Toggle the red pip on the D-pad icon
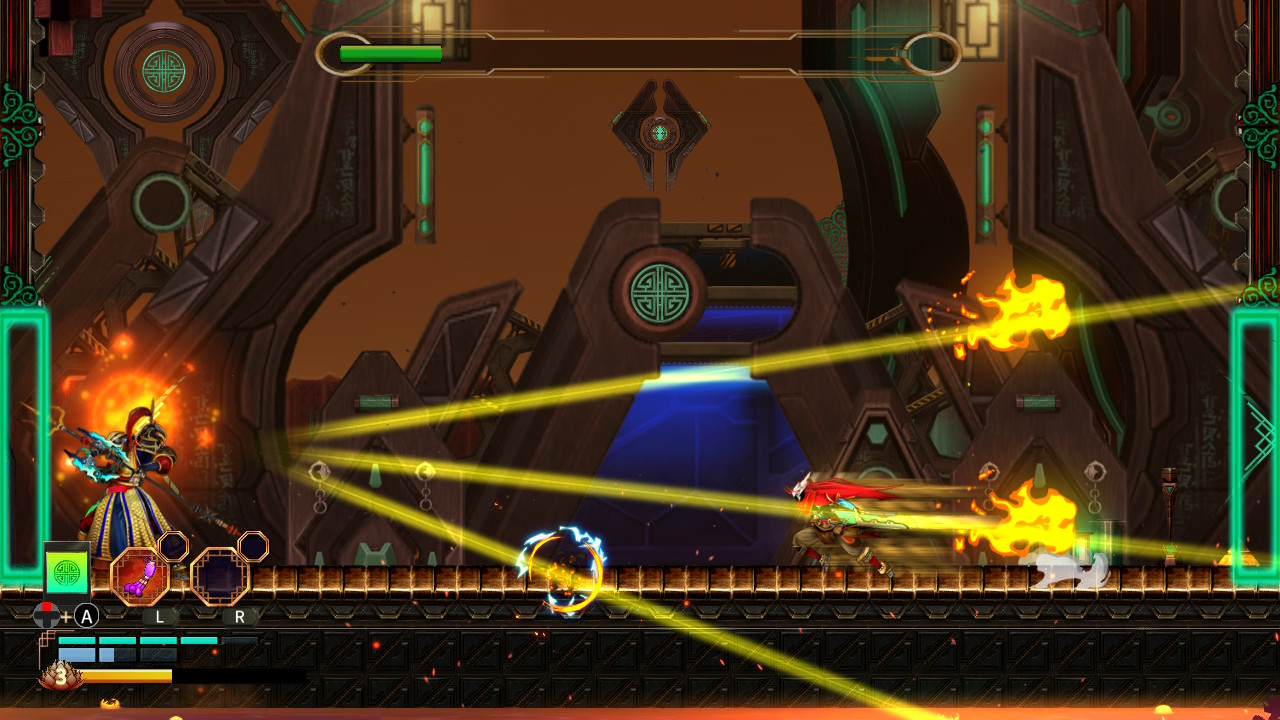1280x720 pixels. [46, 606]
